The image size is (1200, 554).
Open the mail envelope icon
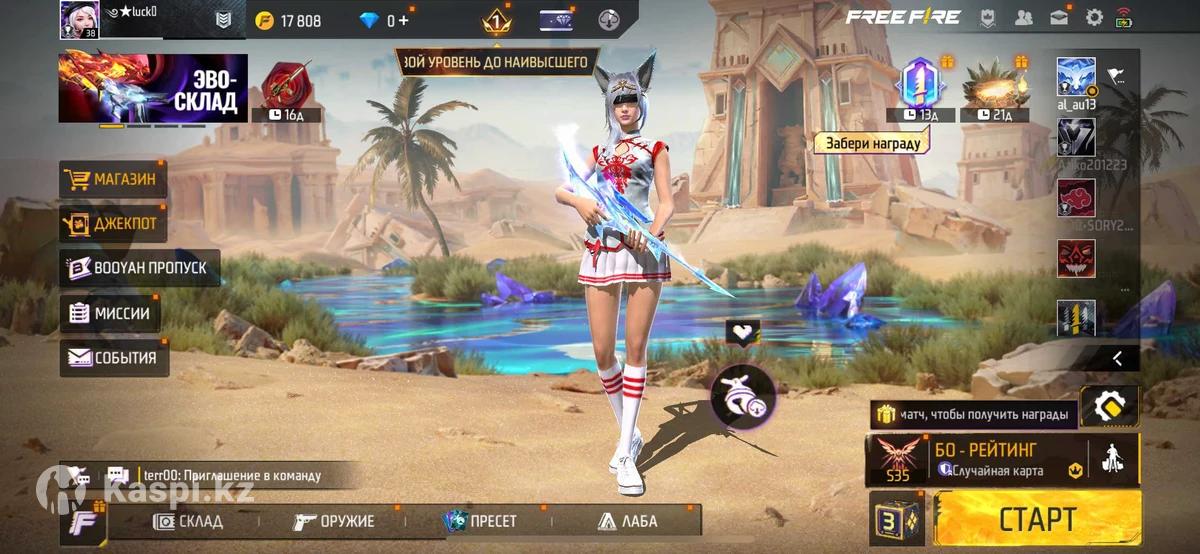[1059, 17]
